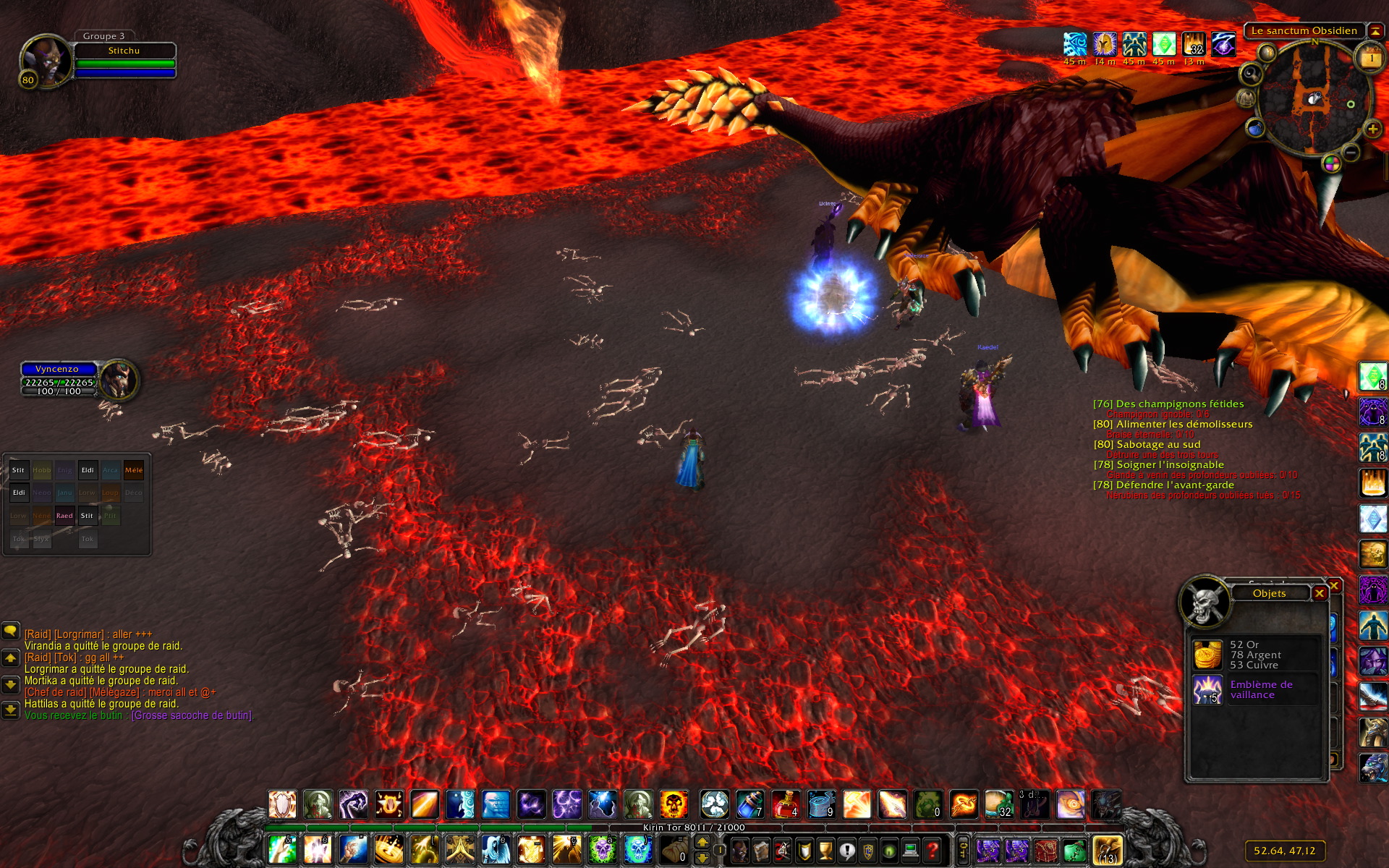This screenshot has width=1389, height=868.
Task: Close the Objets loot window
Action: tap(1320, 593)
